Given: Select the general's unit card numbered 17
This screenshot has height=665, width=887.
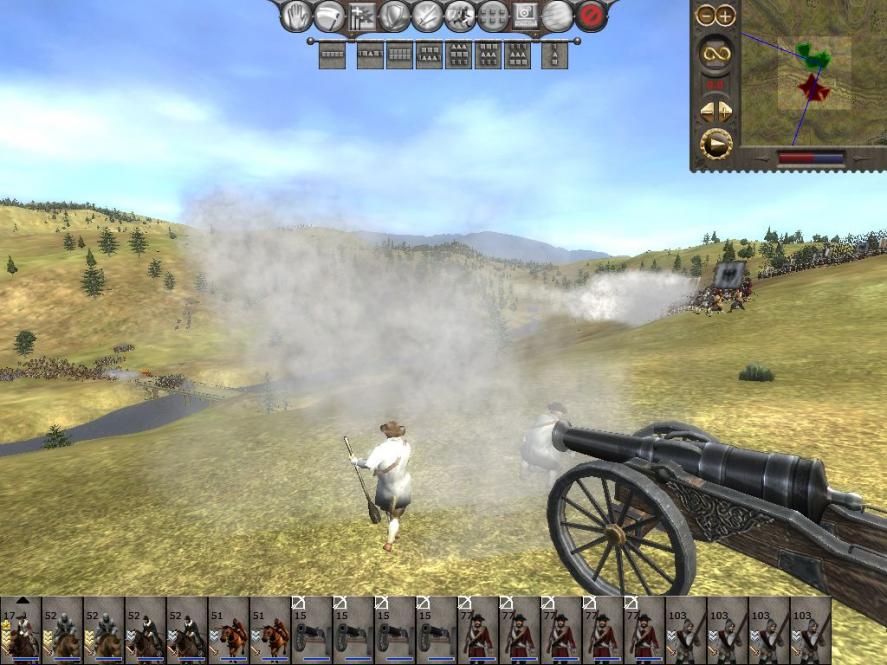Looking at the screenshot, I should [x=20, y=630].
